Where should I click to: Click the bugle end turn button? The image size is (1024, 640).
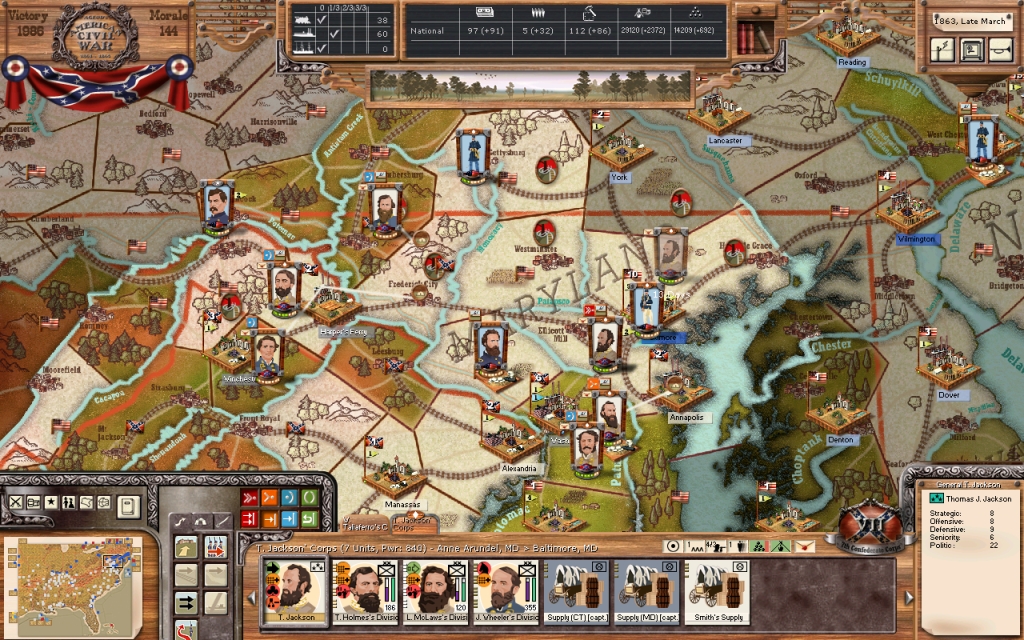click(x=998, y=49)
